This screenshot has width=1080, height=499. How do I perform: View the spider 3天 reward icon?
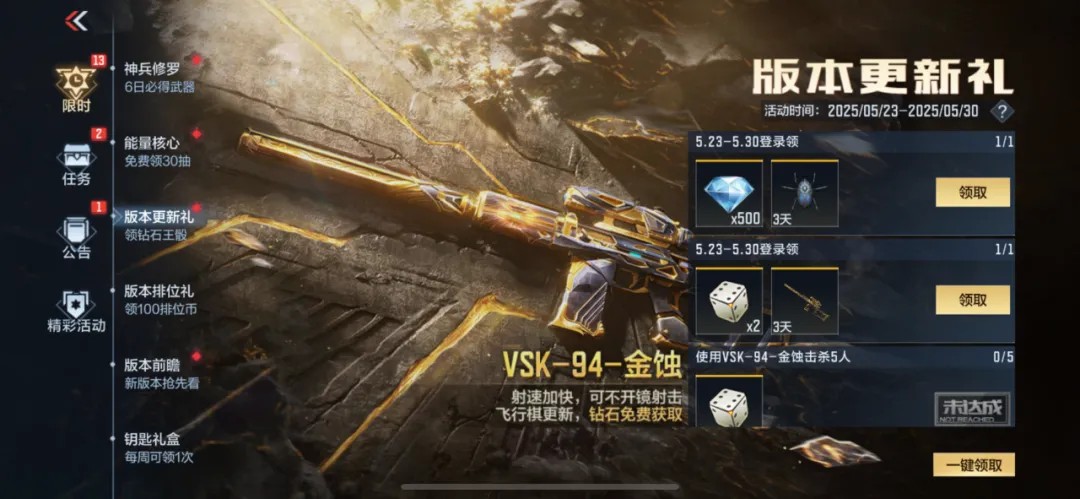[804, 193]
